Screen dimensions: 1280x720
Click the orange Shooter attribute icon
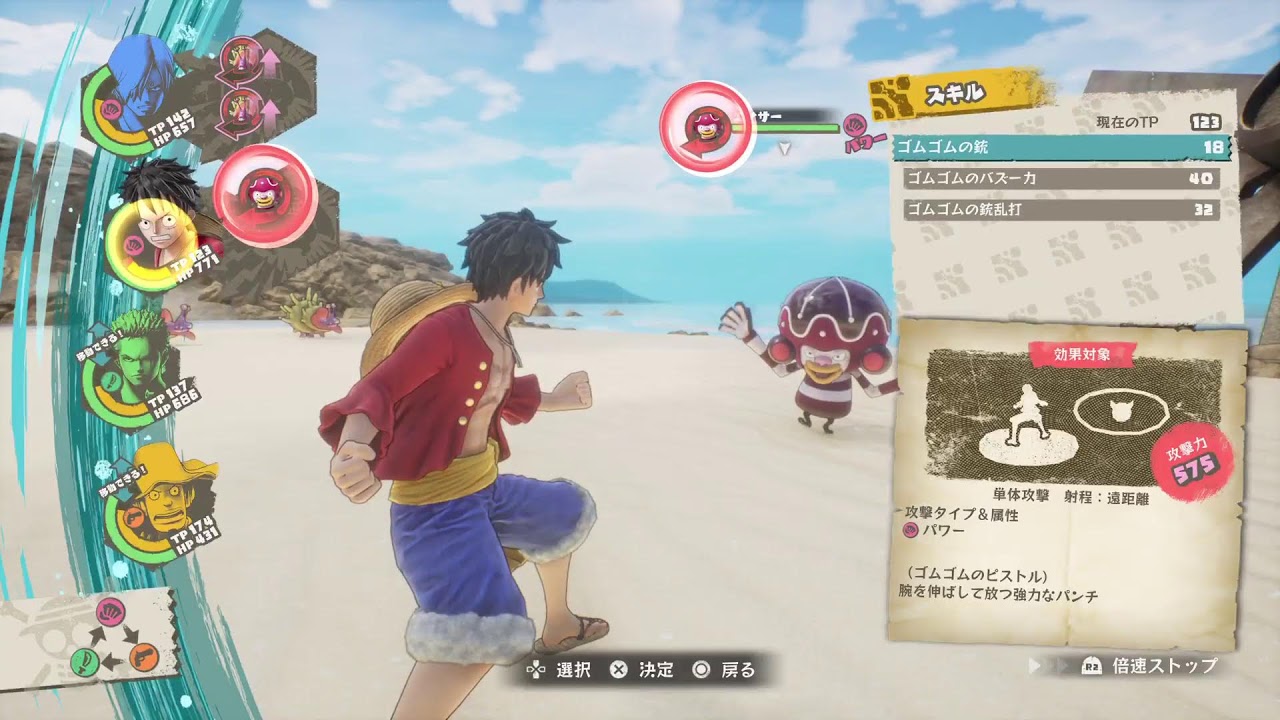(x=144, y=658)
